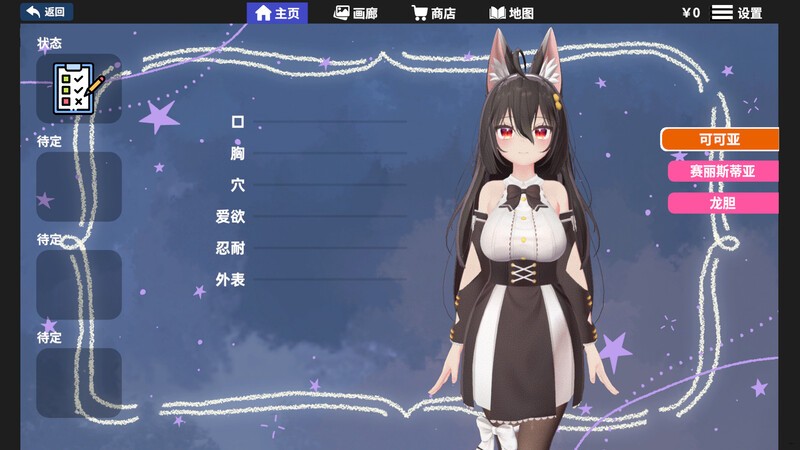Select the 状态 checklist status icon

pyautogui.click(x=78, y=88)
